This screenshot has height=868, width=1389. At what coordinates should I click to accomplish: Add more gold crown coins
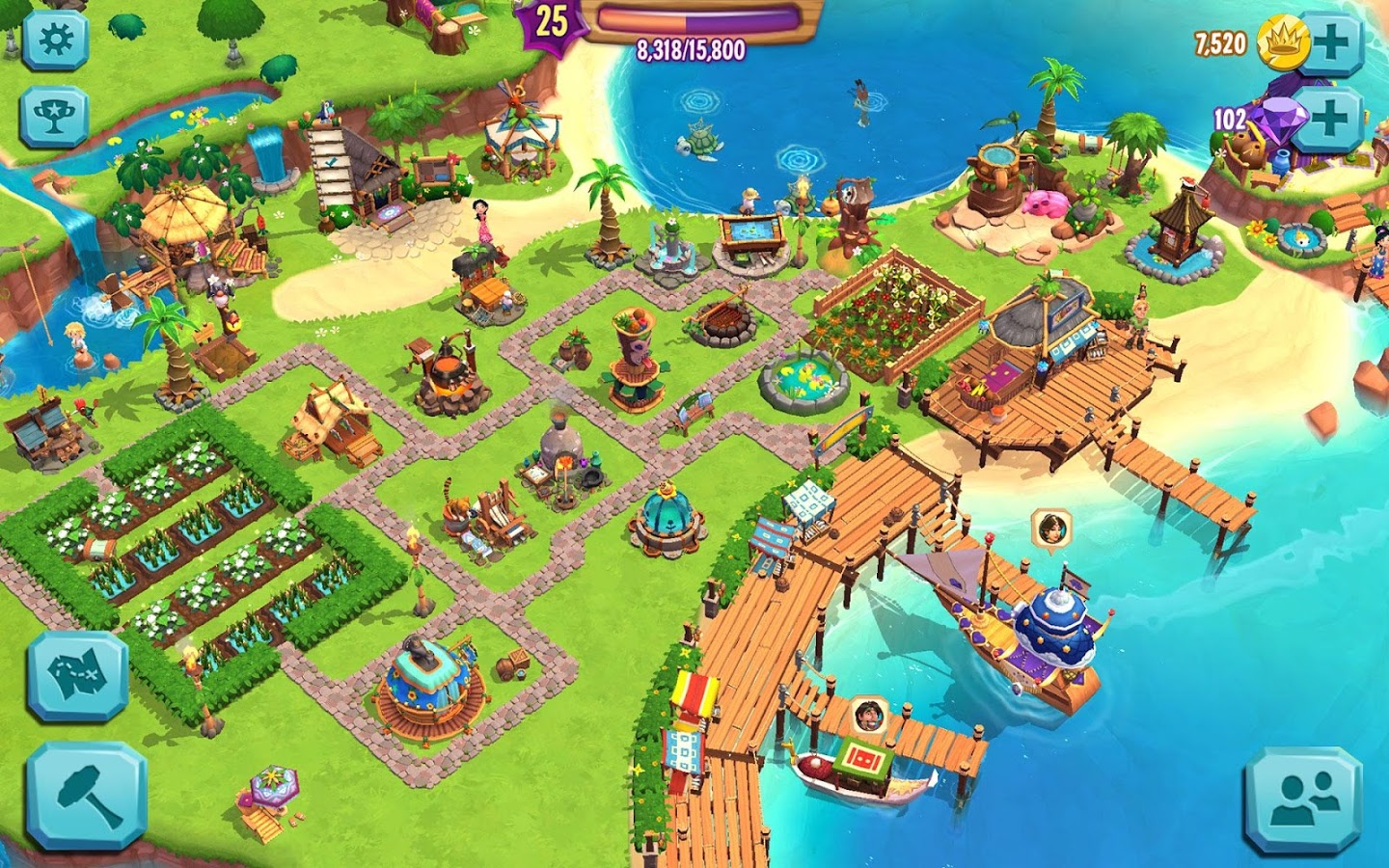click(1332, 43)
